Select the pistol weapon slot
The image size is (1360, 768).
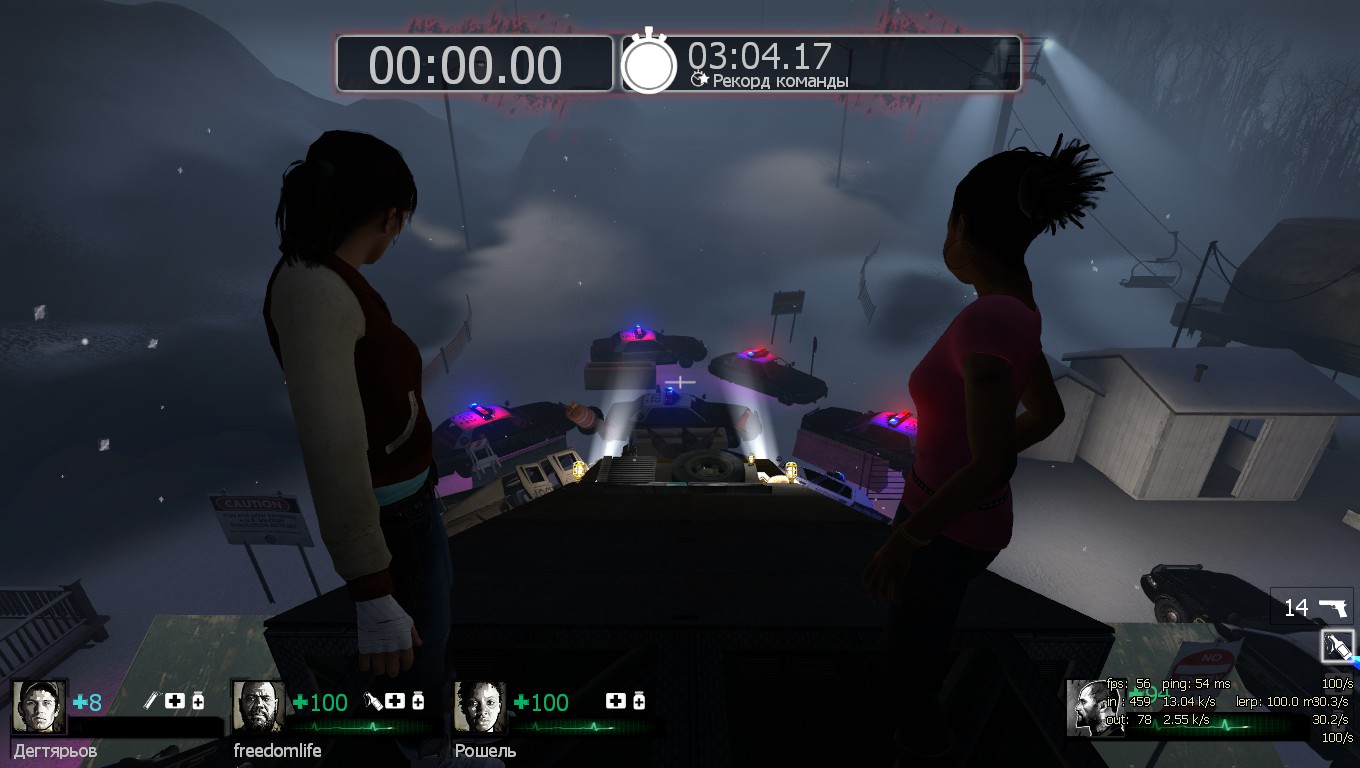click(x=1312, y=607)
